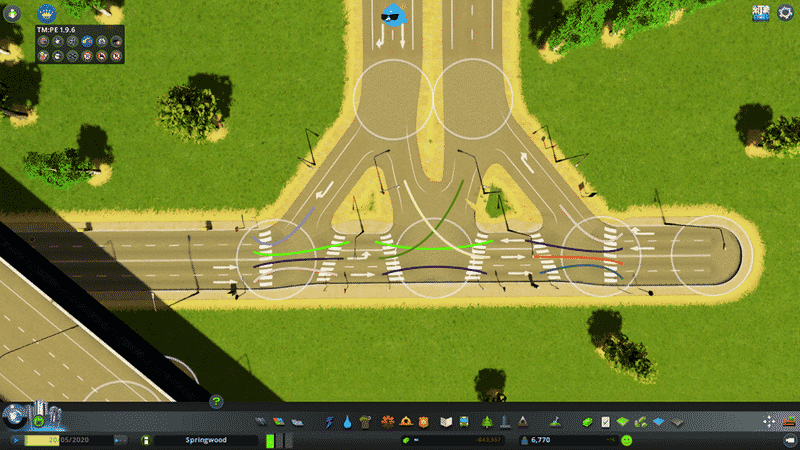Click the green citizen happiness smiley
800x450 pixels.
[x=626, y=440]
